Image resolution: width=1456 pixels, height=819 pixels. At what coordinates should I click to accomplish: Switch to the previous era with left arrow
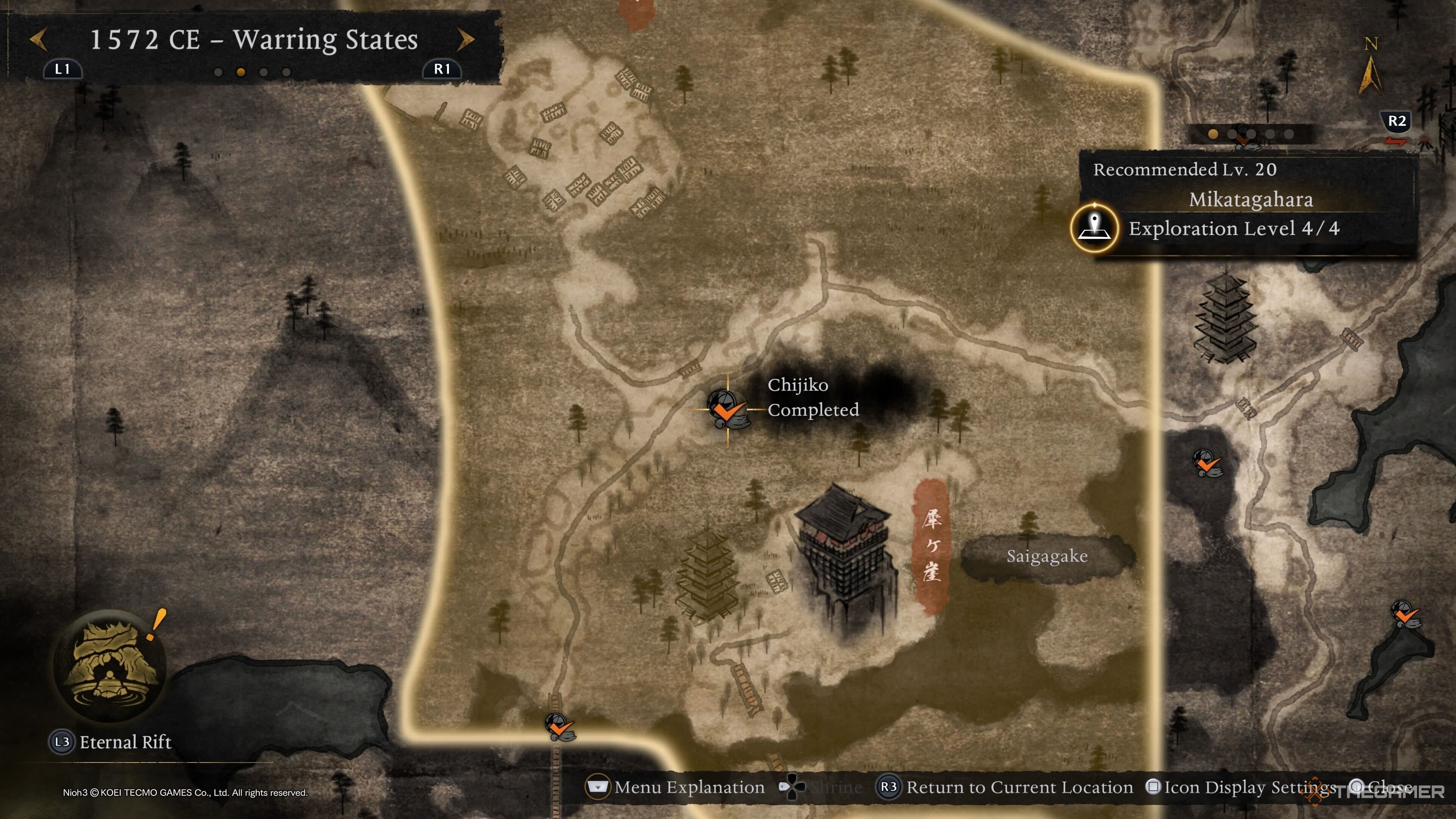pyautogui.click(x=38, y=39)
